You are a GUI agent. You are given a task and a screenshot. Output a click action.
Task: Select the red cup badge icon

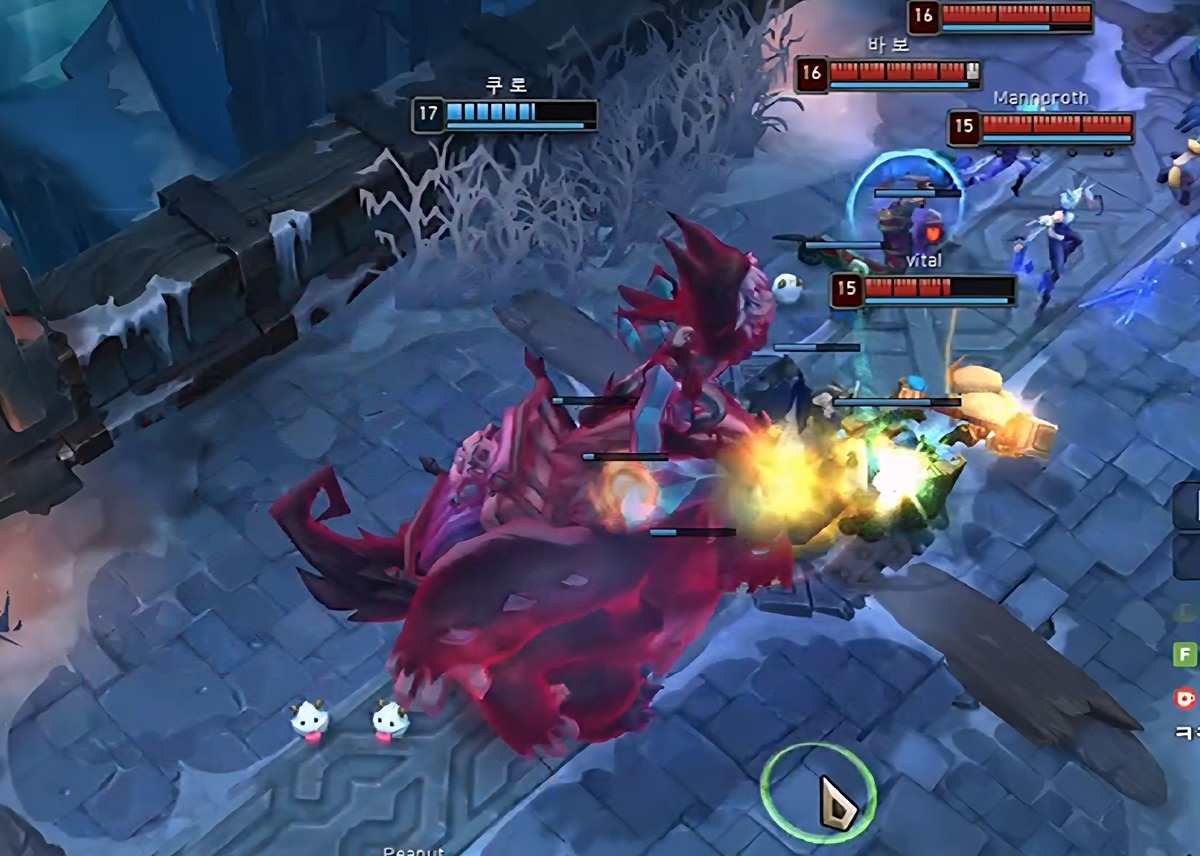(x=1186, y=698)
